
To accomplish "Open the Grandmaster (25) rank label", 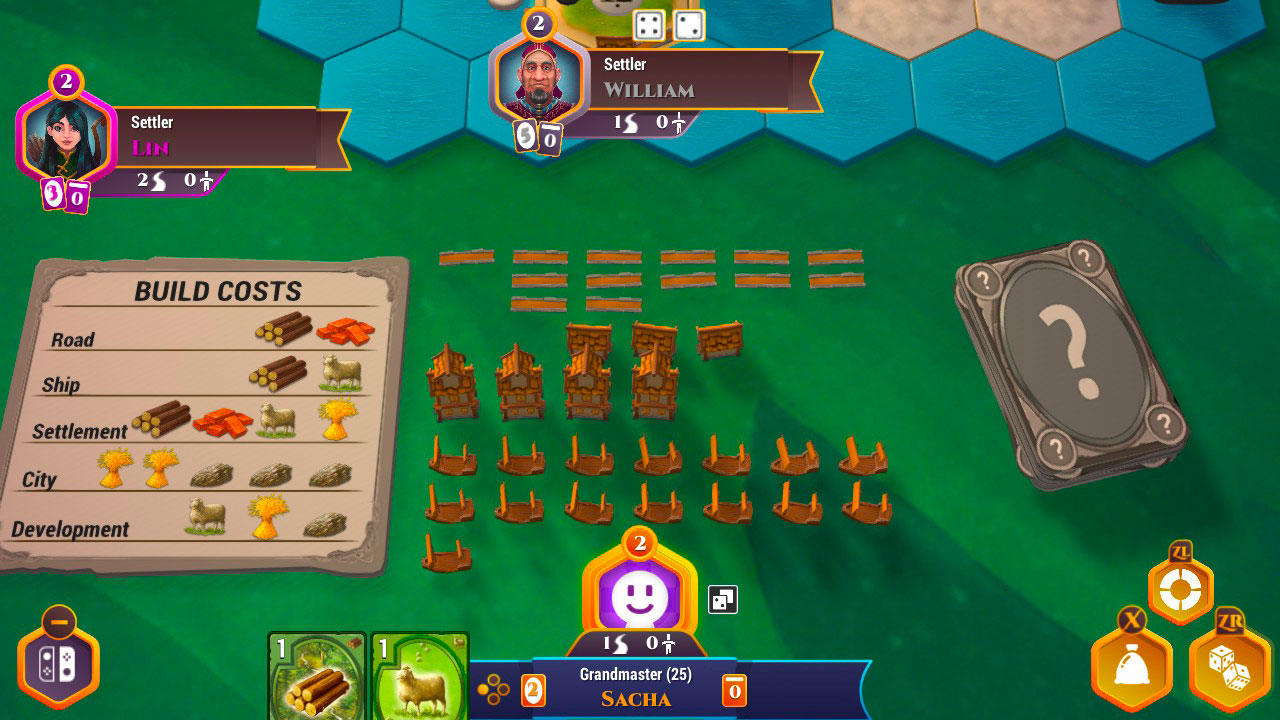I will click(x=638, y=675).
